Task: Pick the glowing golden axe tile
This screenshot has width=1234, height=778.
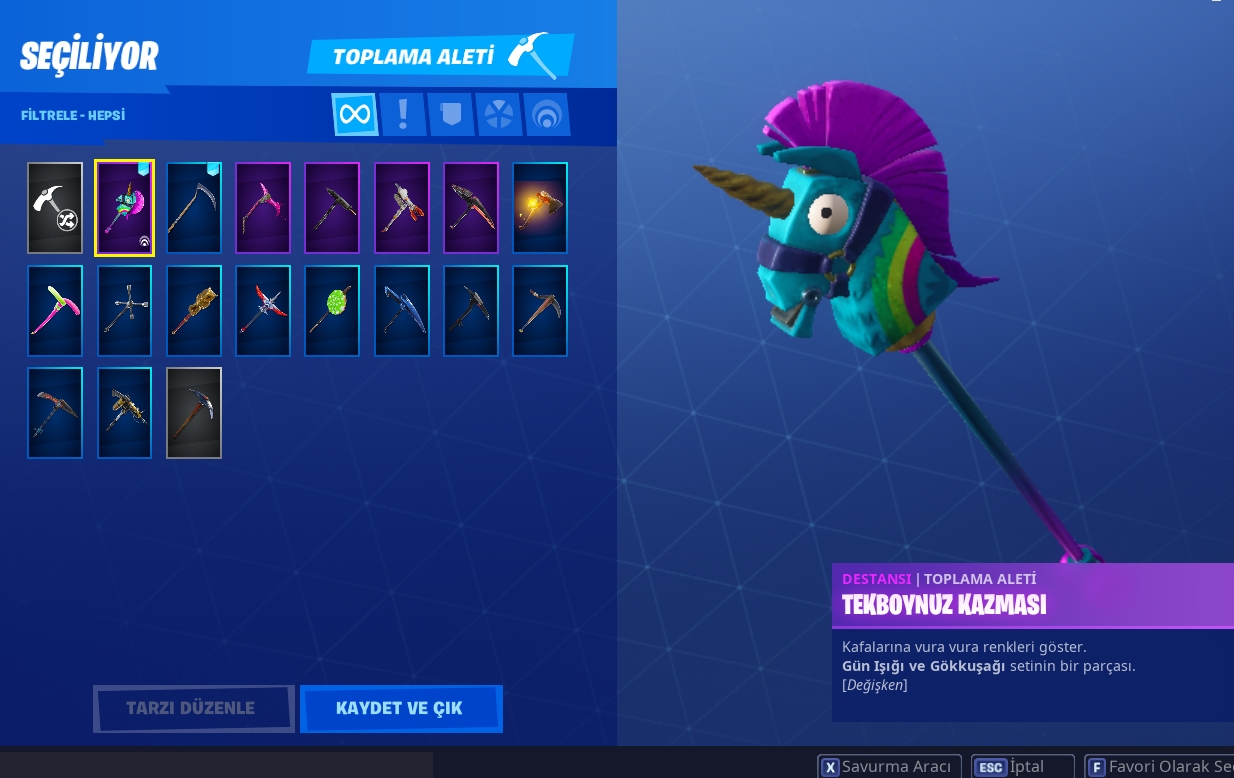Action: (x=540, y=208)
